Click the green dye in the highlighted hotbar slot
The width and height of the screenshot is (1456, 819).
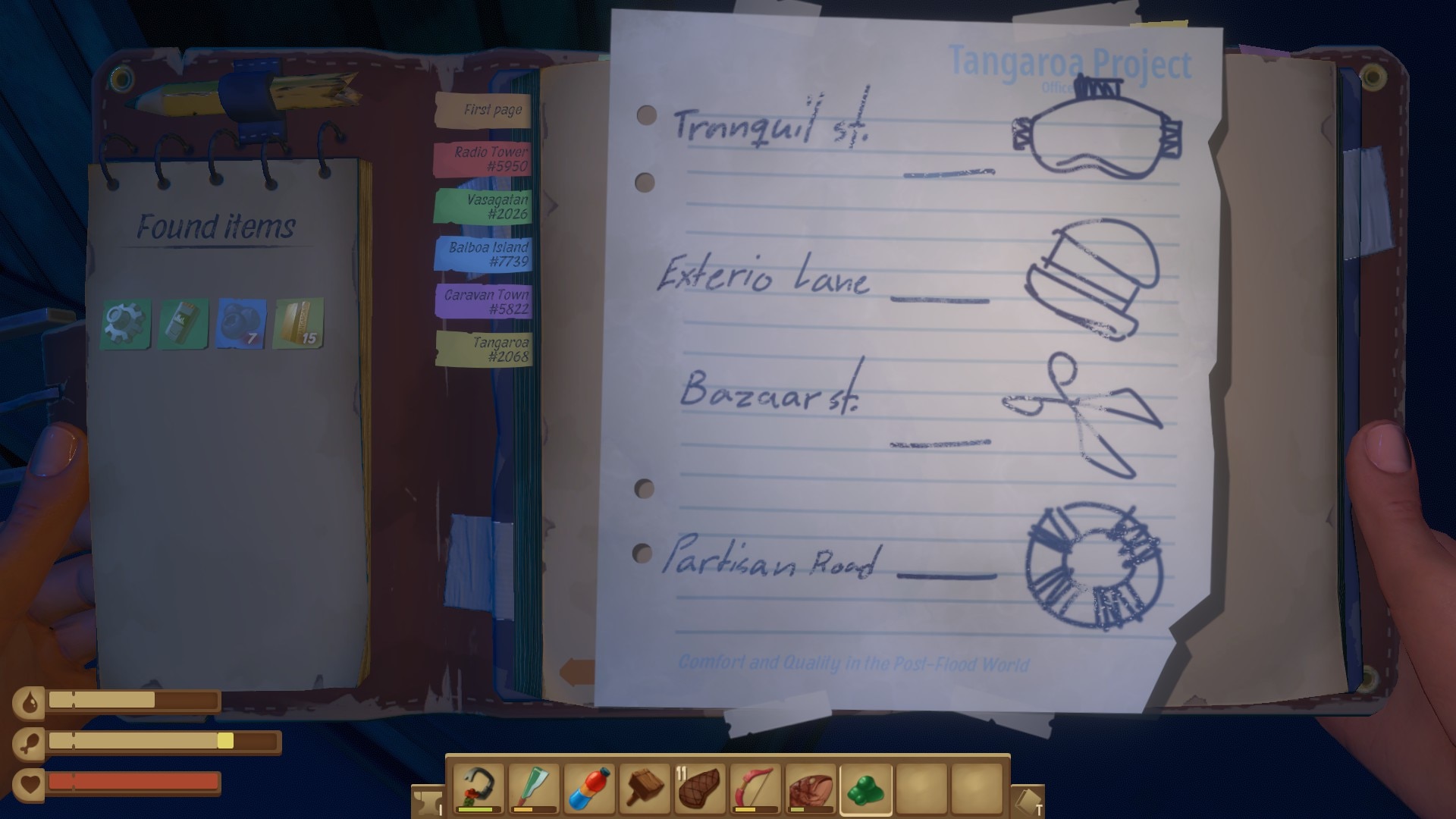pyautogui.click(x=867, y=787)
